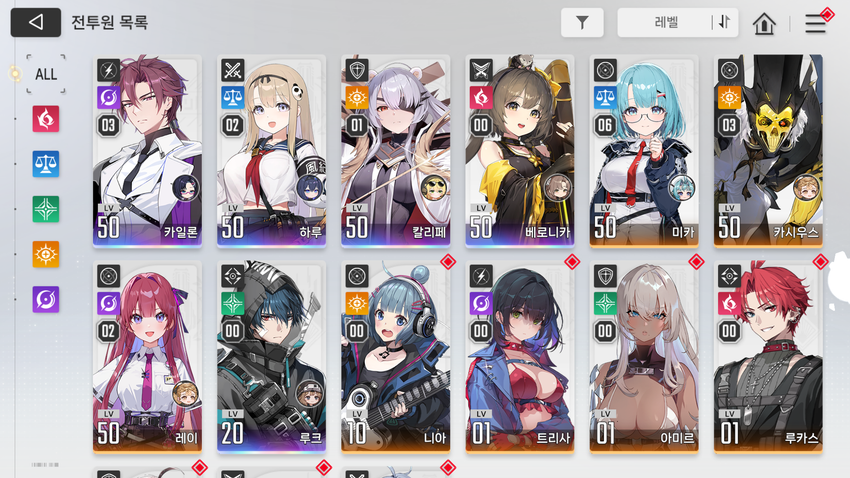Select the 카일론 character card
The height and width of the screenshot is (478, 850).
point(147,150)
